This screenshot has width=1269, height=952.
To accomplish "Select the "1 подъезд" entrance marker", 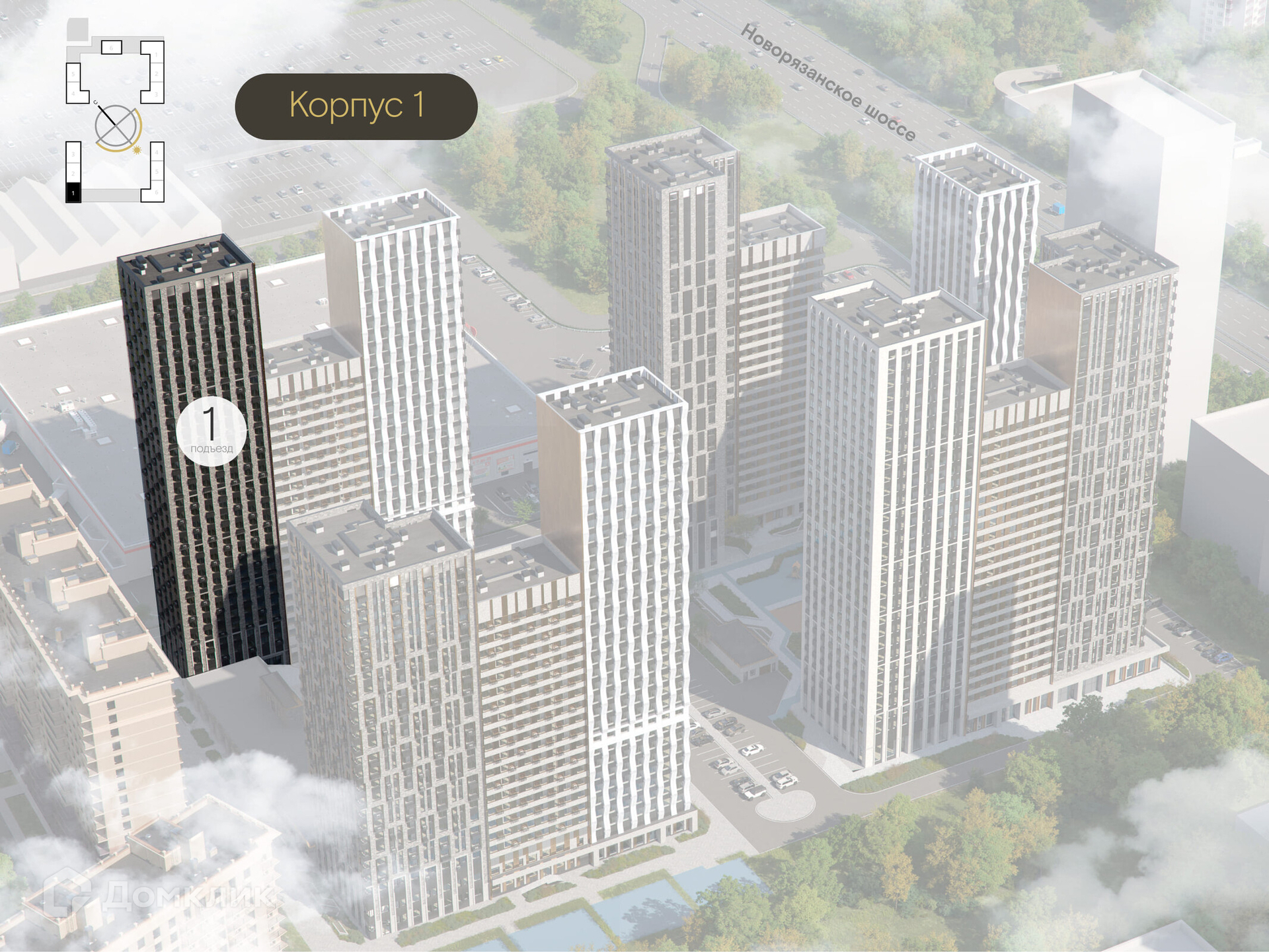I will [211, 431].
